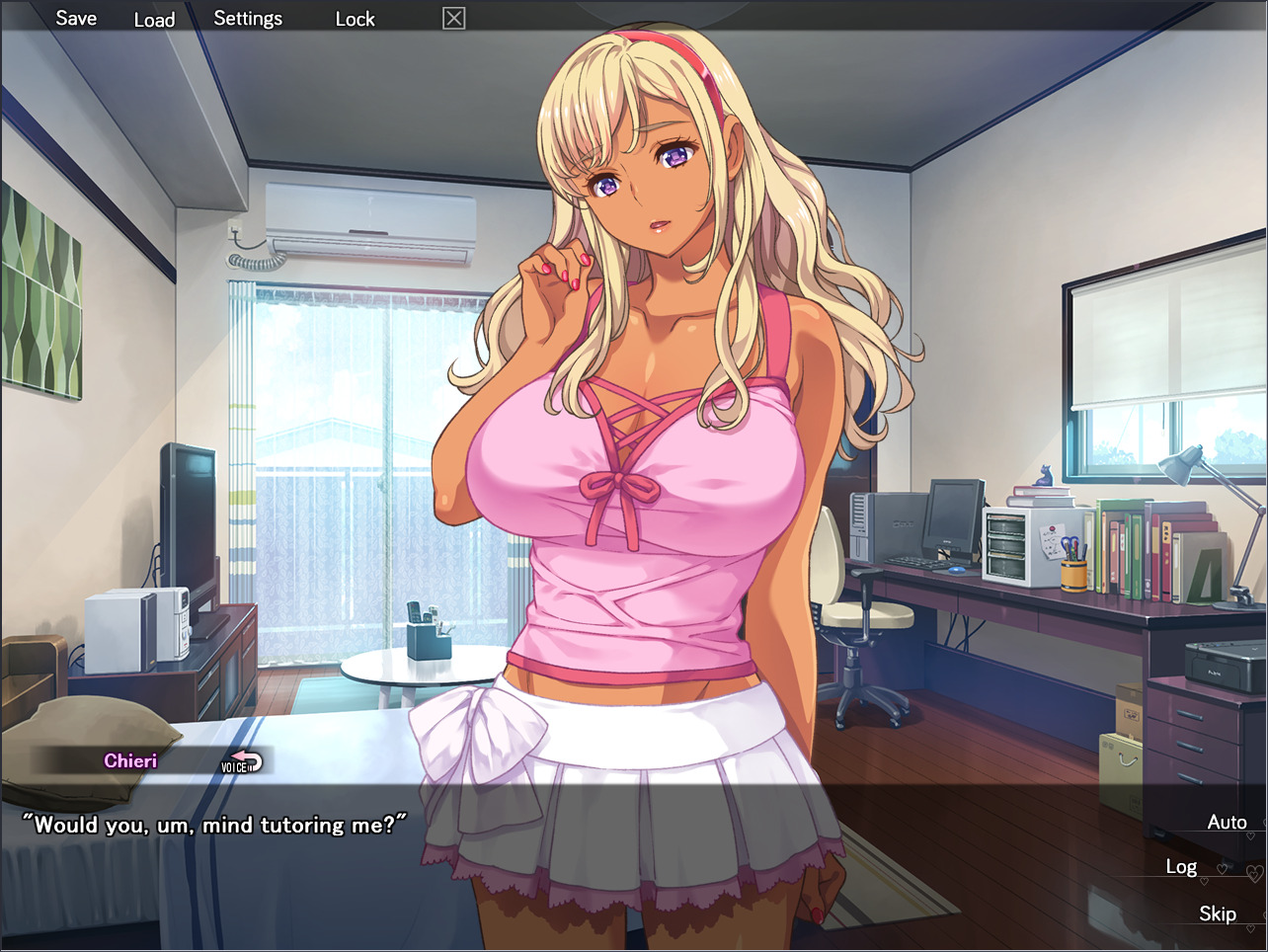Click the single heart left of Log's double hearts
The height and width of the screenshot is (952, 1268).
(x=1222, y=869)
